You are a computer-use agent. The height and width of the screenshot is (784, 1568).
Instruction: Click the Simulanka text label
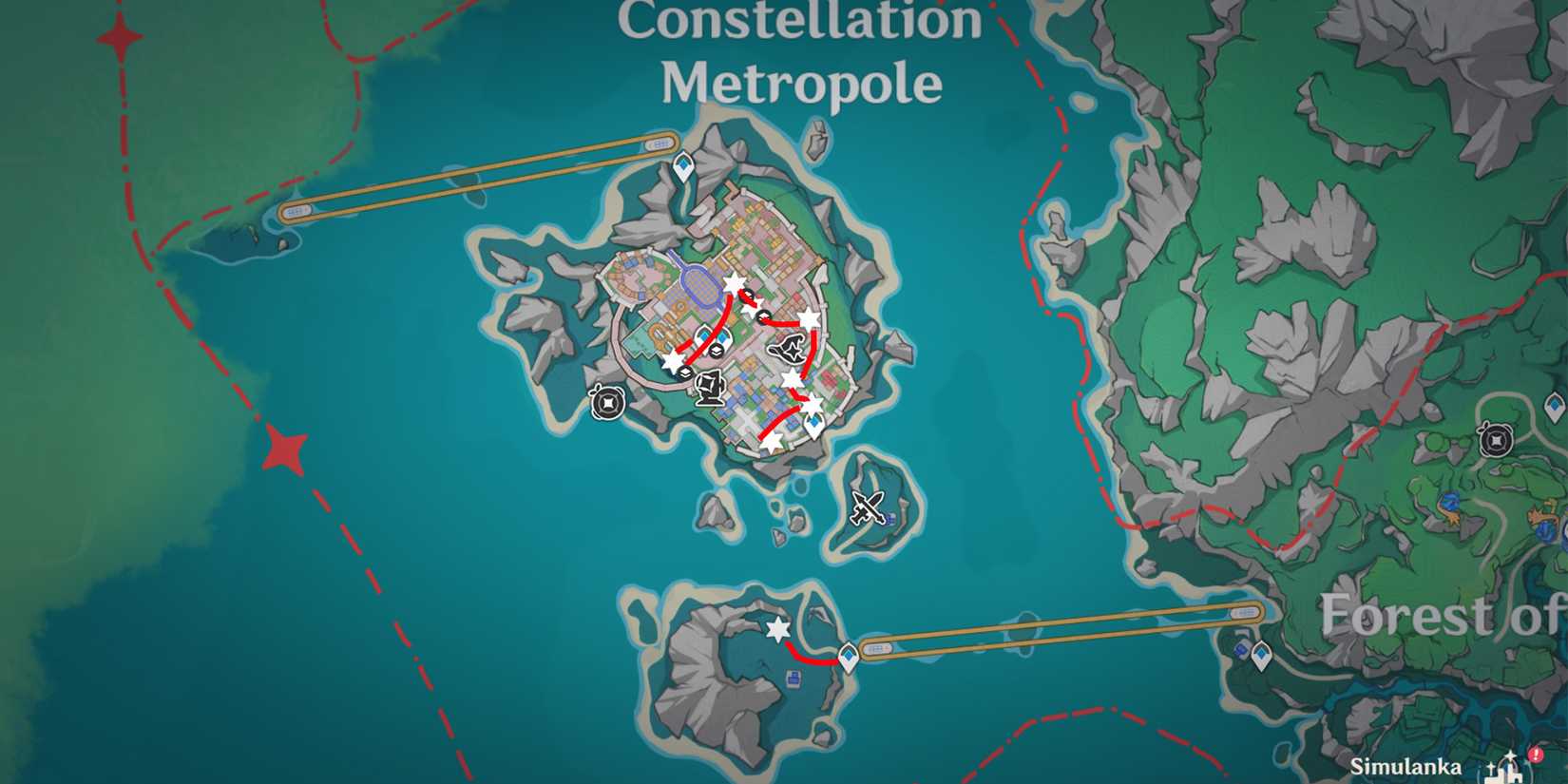point(1406,766)
